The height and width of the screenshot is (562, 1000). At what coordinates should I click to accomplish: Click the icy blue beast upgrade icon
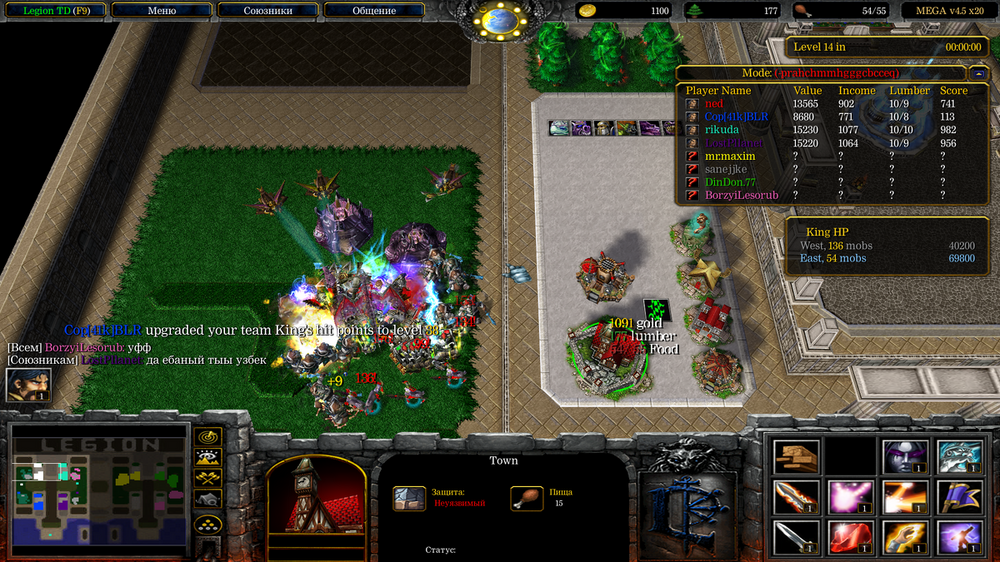958,457
